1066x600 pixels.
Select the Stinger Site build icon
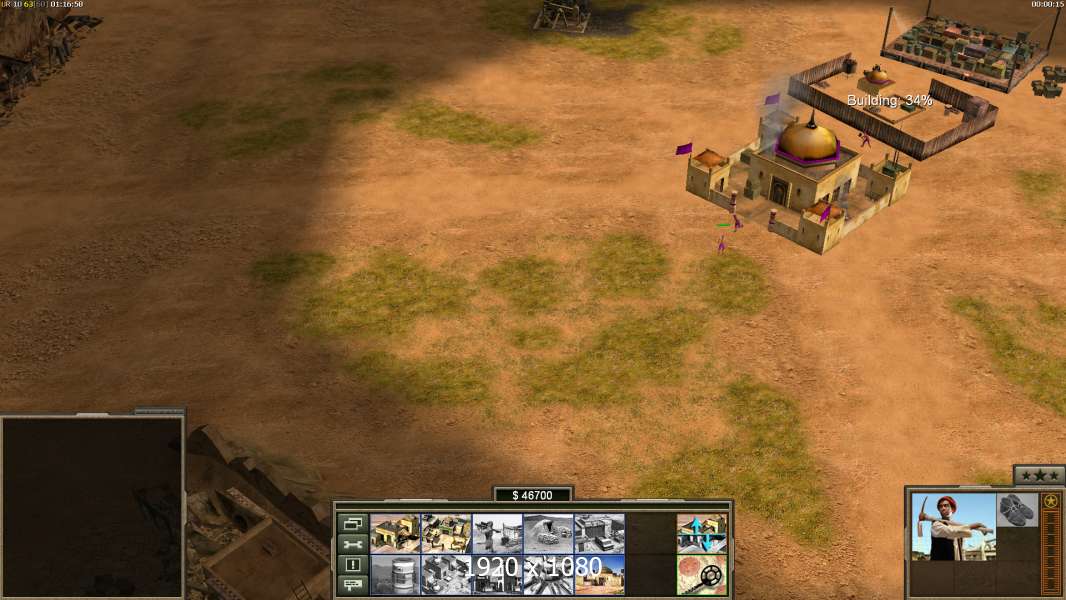497,533
